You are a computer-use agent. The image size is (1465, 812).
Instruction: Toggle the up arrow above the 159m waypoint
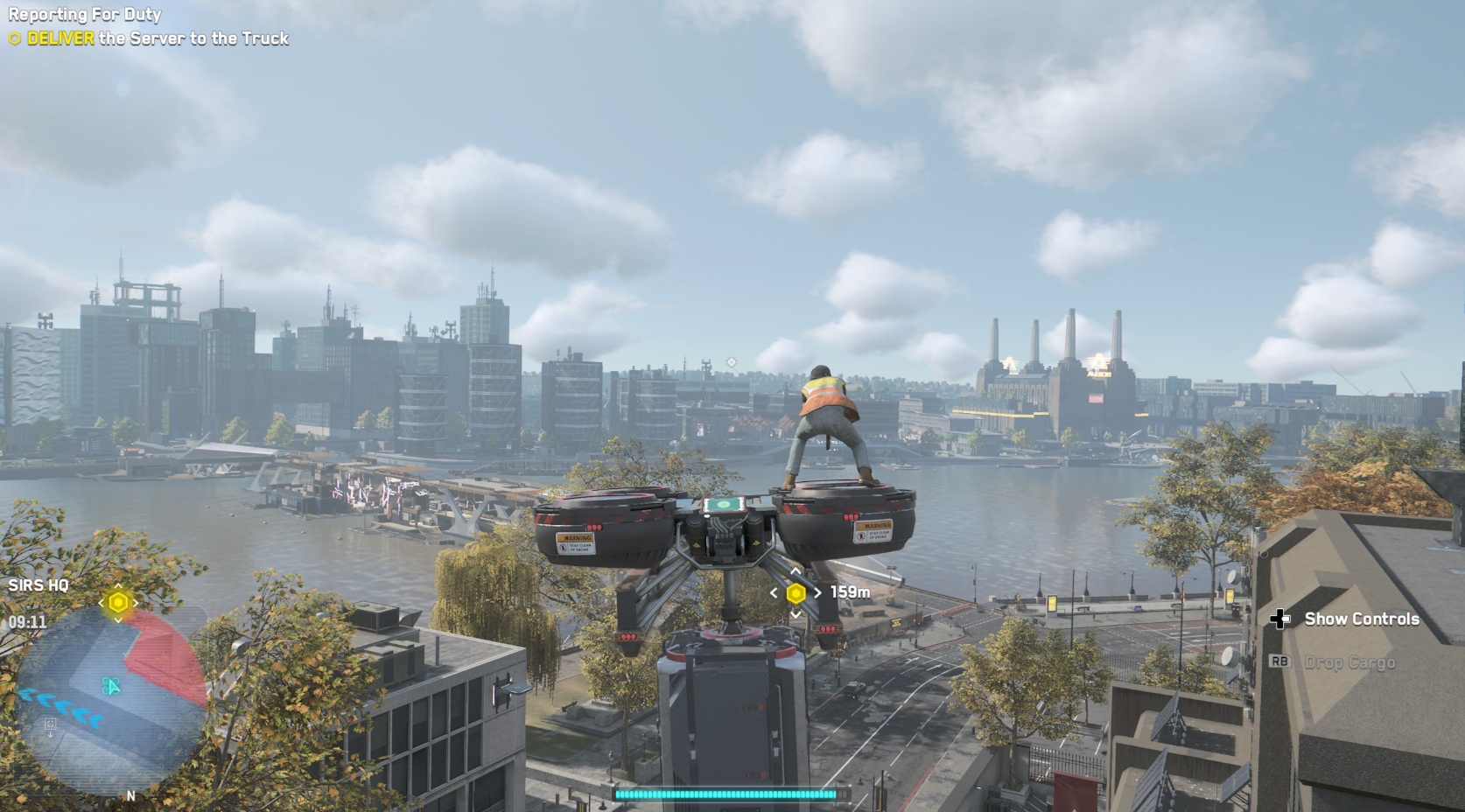tap(795, 571)
